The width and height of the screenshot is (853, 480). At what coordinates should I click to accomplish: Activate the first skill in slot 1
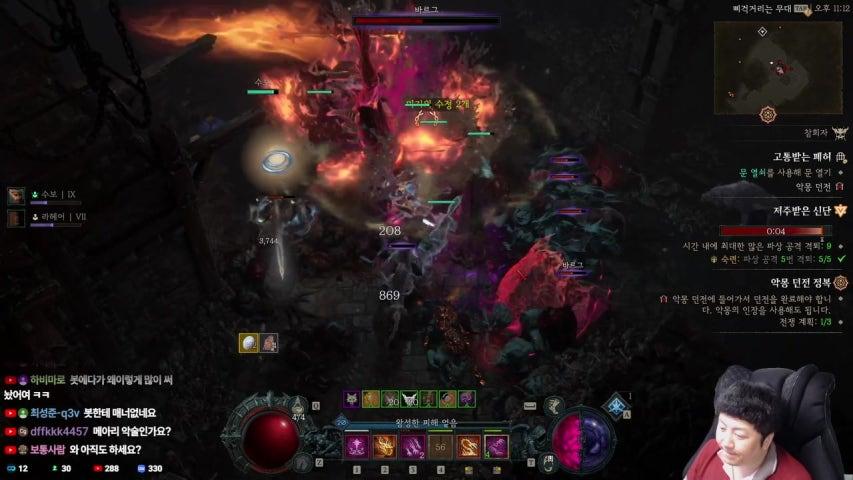[x=357, y=447]
